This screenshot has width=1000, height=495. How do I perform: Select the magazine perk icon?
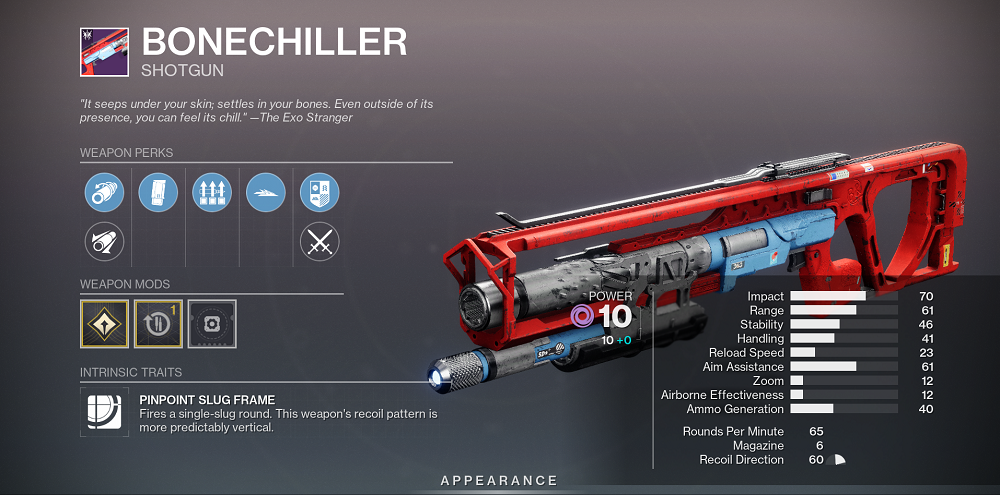158,192
